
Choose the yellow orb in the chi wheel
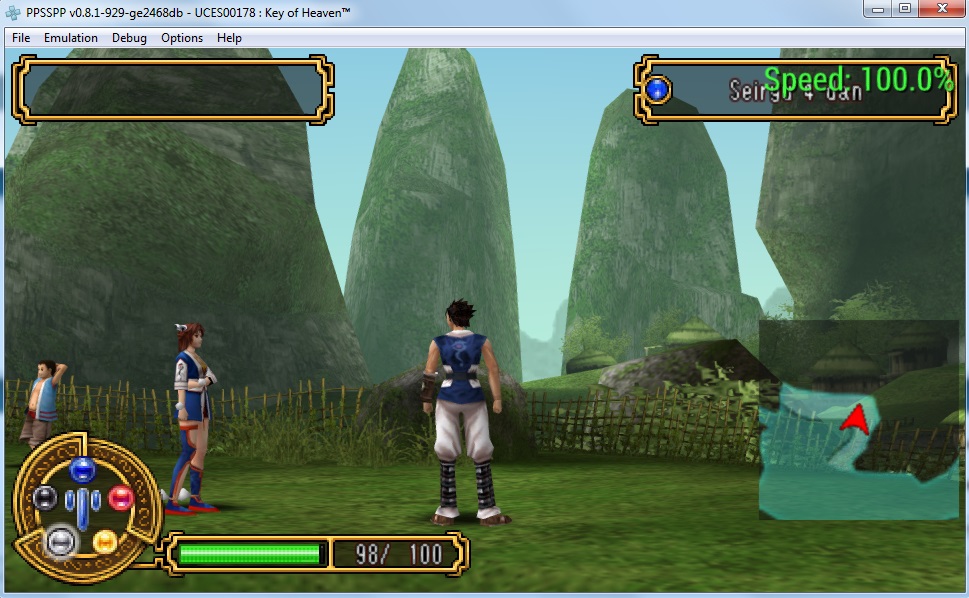pyautogui.click(x=105, y=541)
